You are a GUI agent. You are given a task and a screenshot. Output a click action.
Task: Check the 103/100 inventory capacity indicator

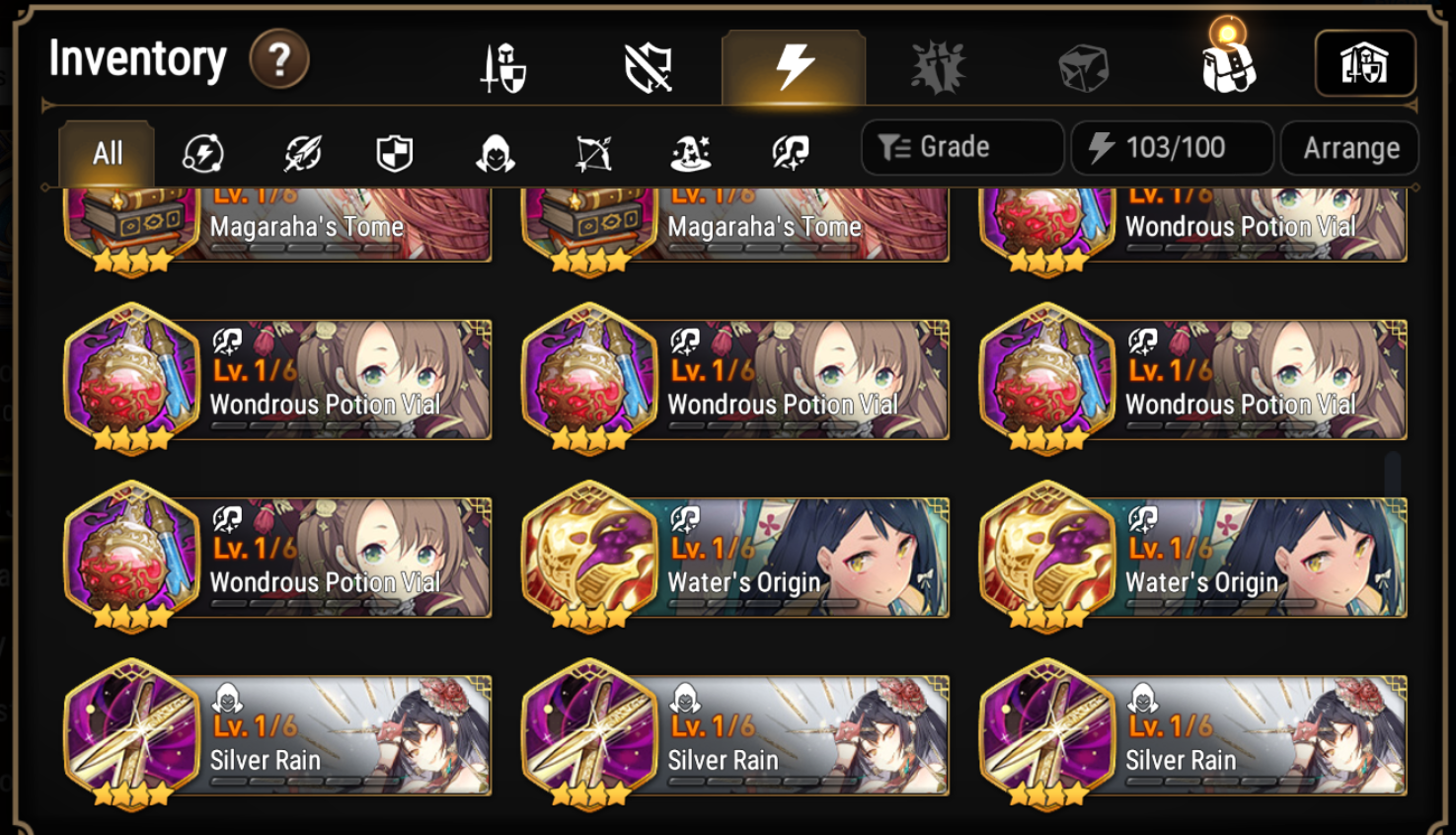click(1171, 147)
